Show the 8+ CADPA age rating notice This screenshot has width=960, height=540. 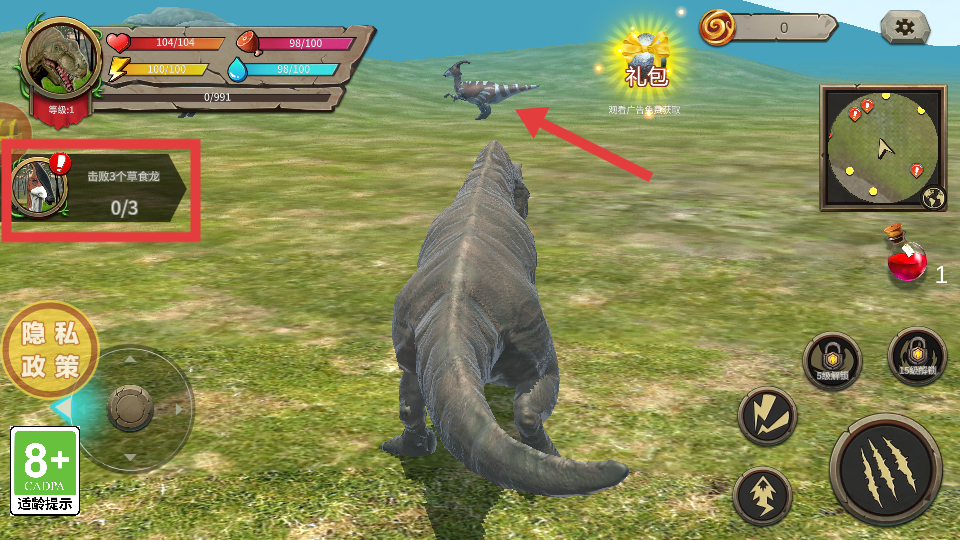point(45,470)
